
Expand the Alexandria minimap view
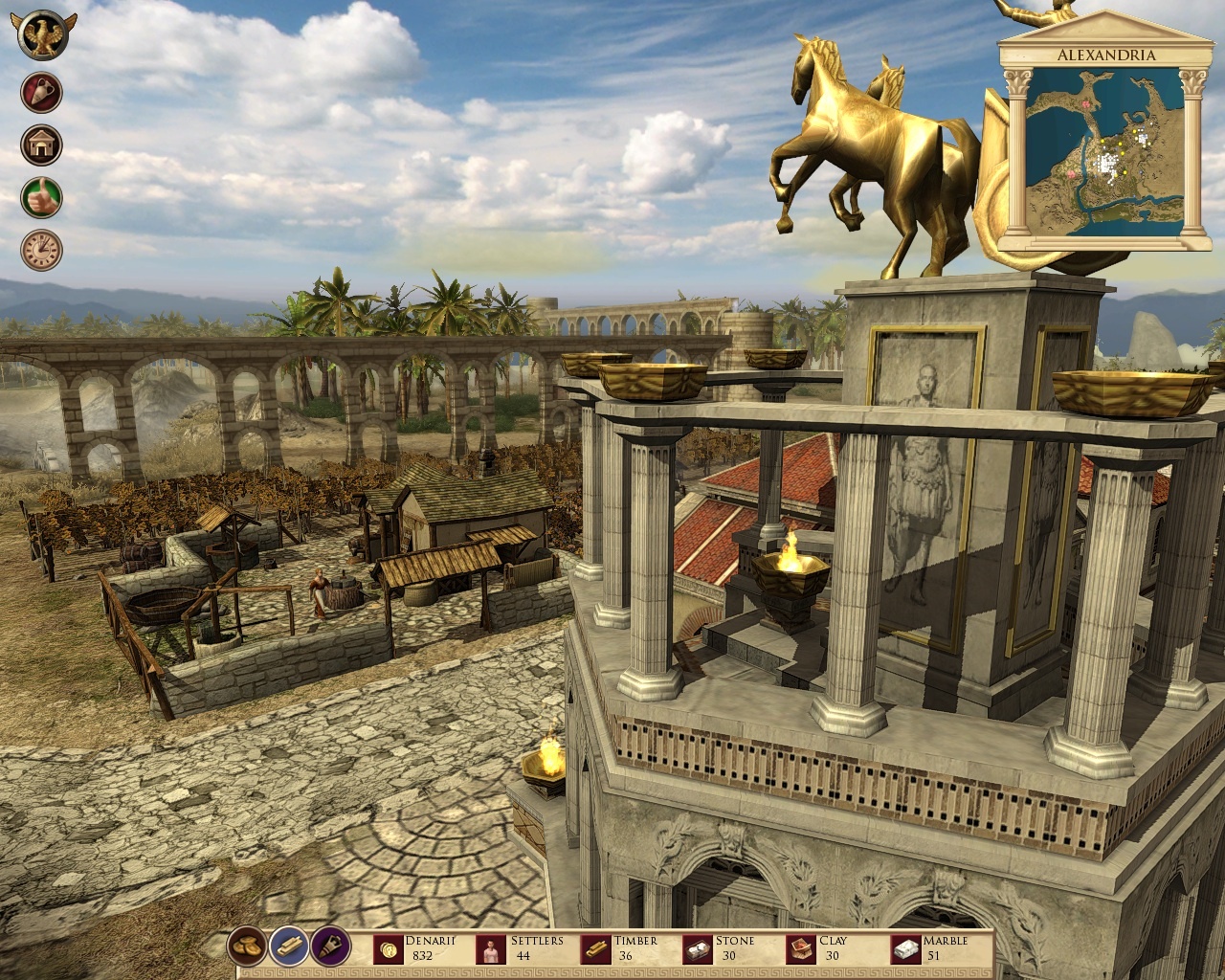[1105, 153]
